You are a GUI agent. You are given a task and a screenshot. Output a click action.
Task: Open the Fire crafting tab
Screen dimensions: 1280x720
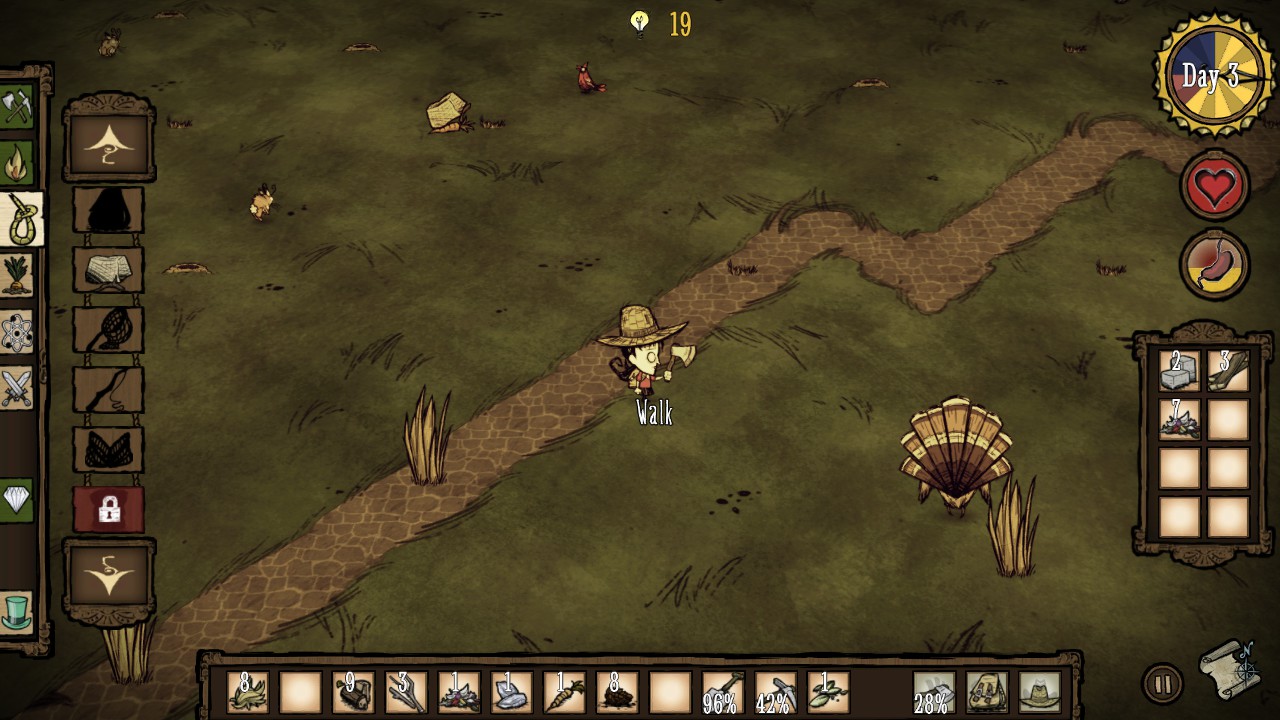coord(17,163)
